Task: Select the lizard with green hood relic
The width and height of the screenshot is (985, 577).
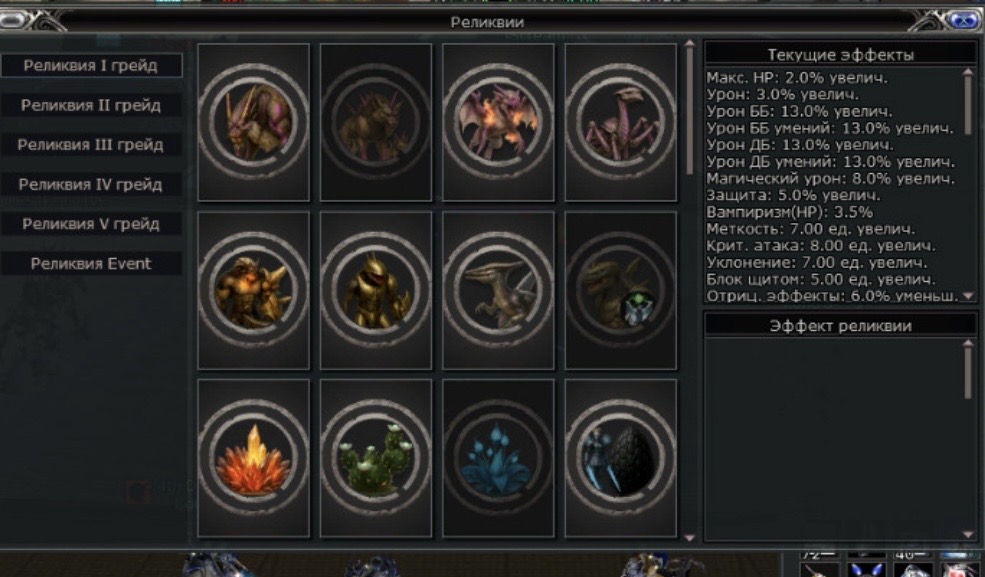Action: [x=620, y=290]
